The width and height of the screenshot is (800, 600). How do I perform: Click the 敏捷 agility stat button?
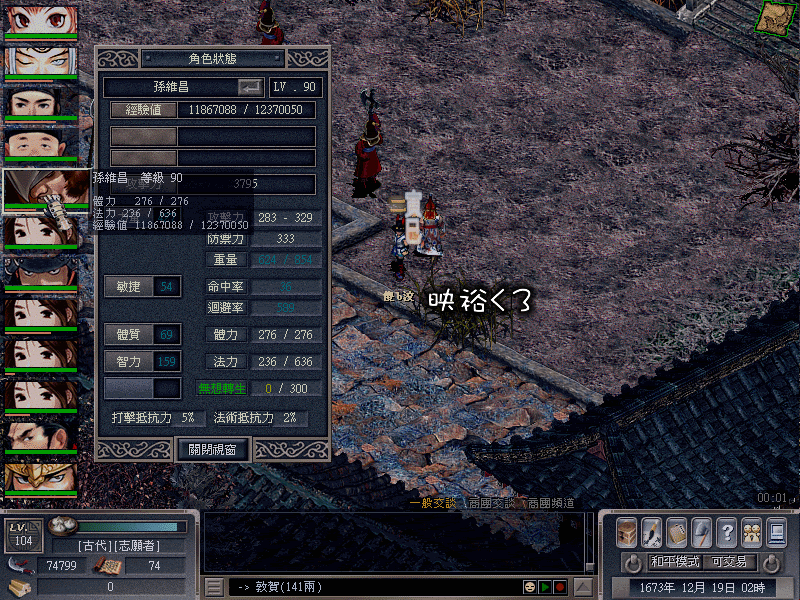(x=128, y=287)
